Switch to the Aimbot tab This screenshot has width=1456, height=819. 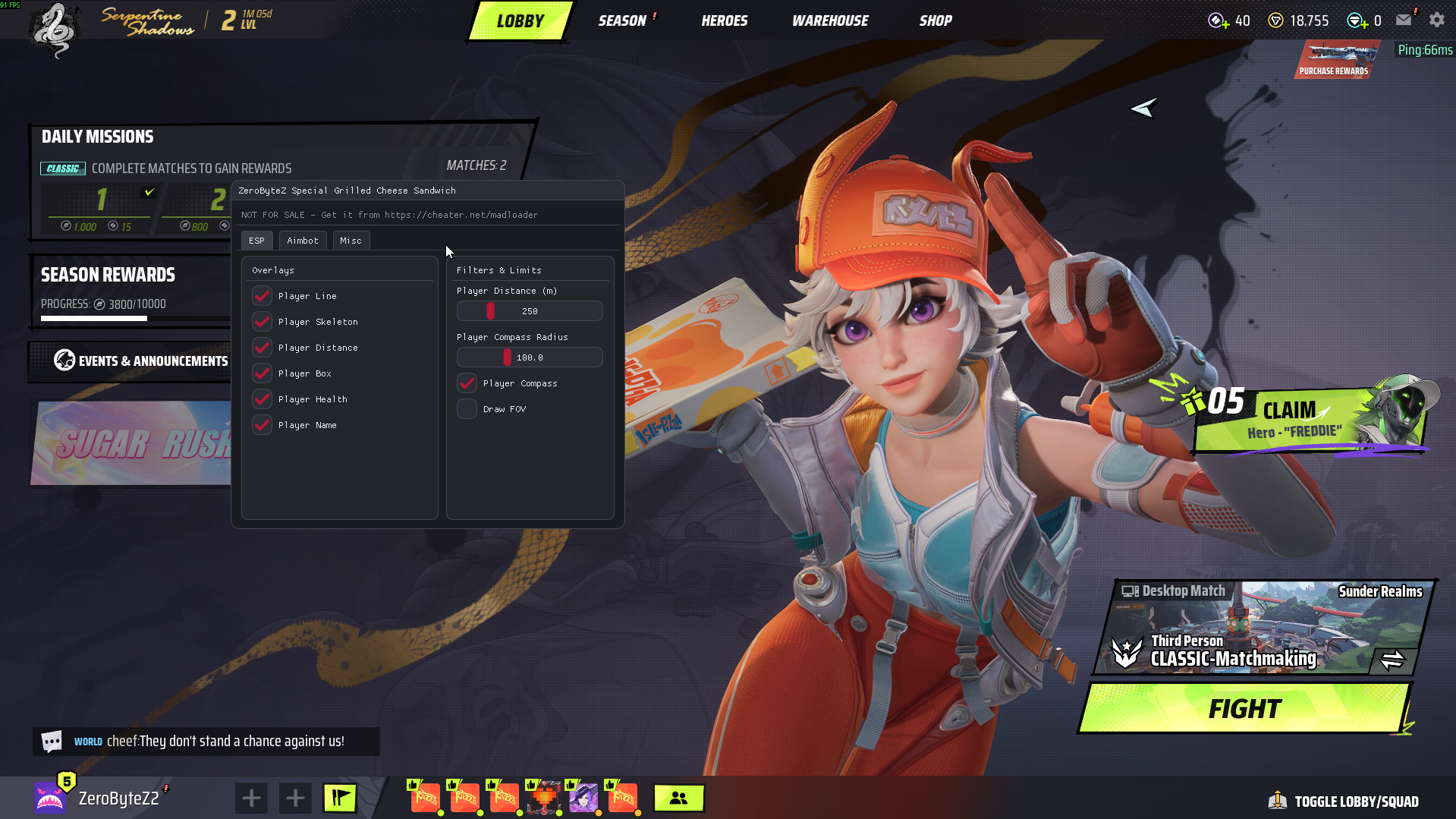(303, 241)
